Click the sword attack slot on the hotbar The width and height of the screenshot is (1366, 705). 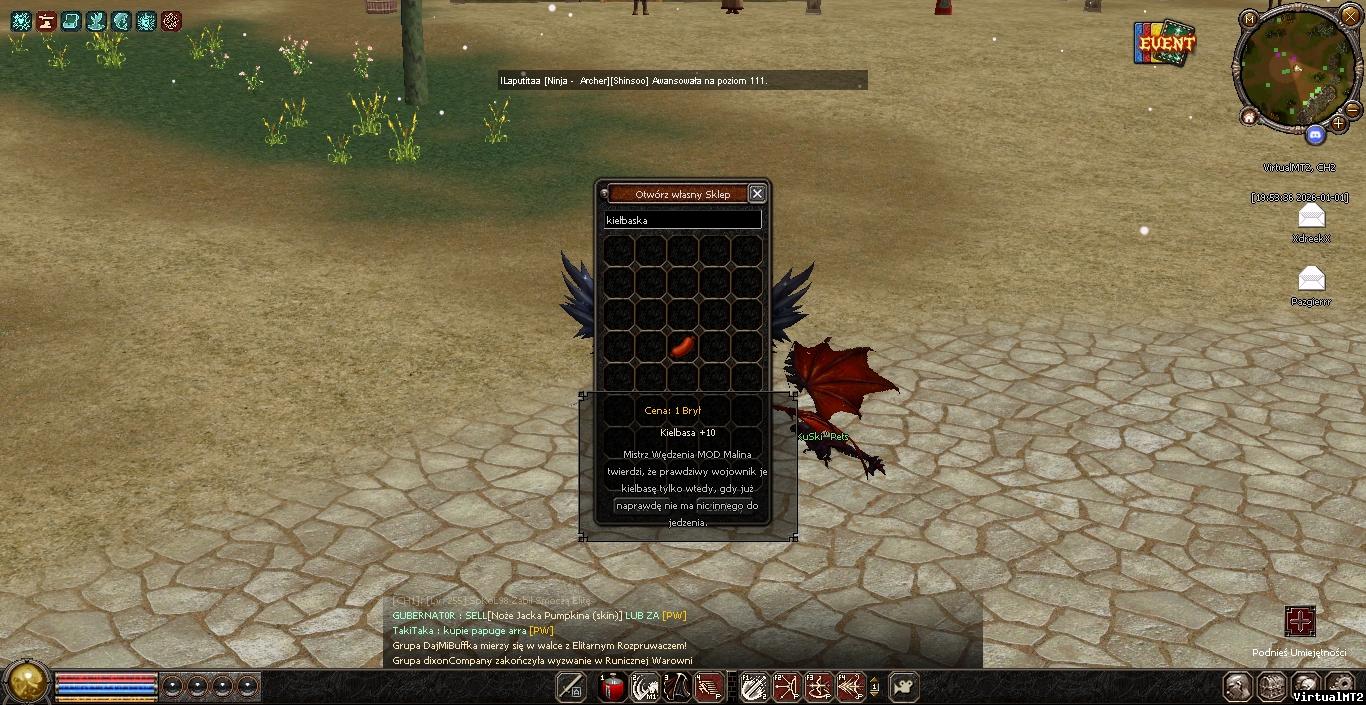click(x=571, y=687)
